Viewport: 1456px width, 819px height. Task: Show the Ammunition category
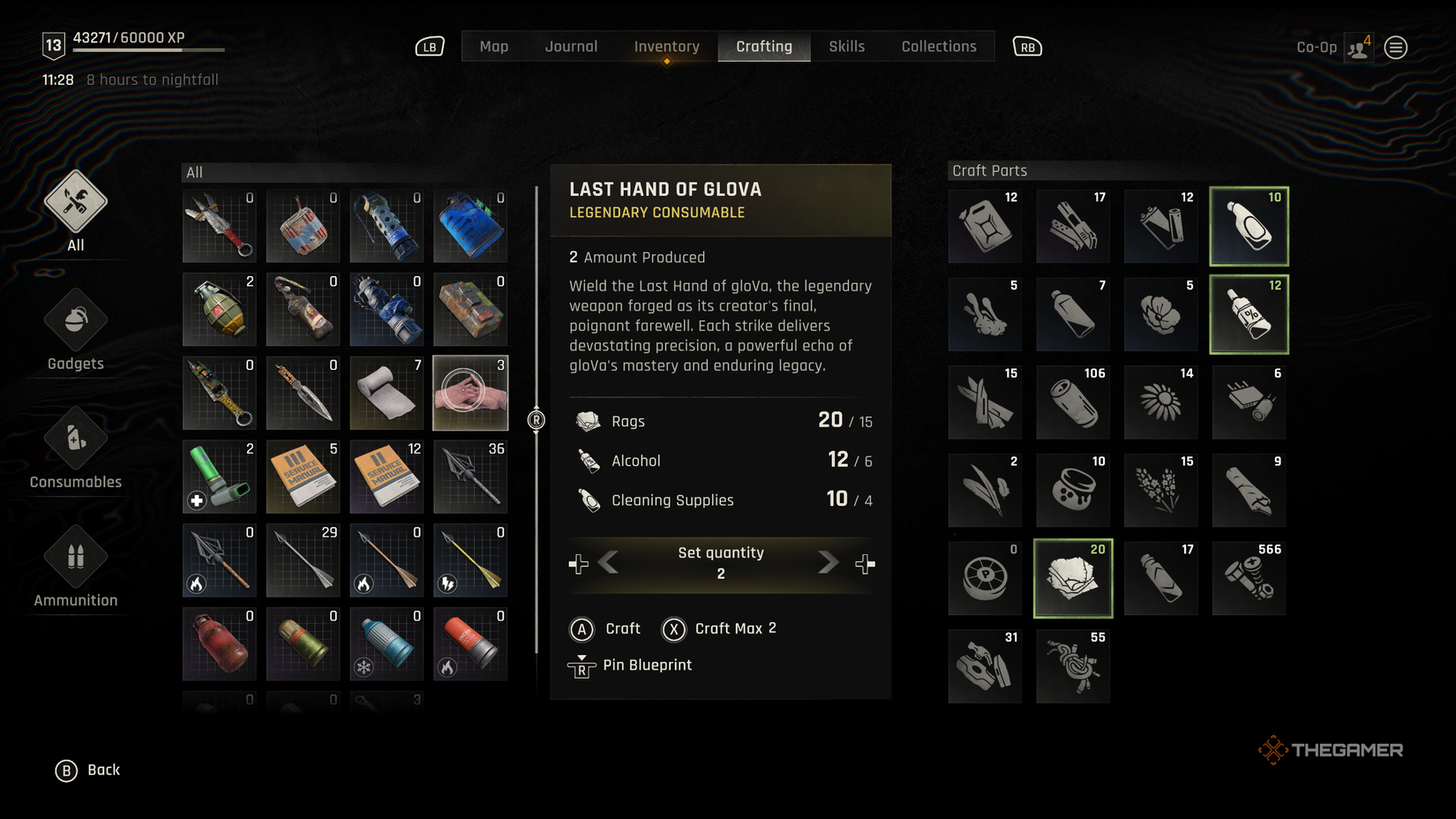75,566
